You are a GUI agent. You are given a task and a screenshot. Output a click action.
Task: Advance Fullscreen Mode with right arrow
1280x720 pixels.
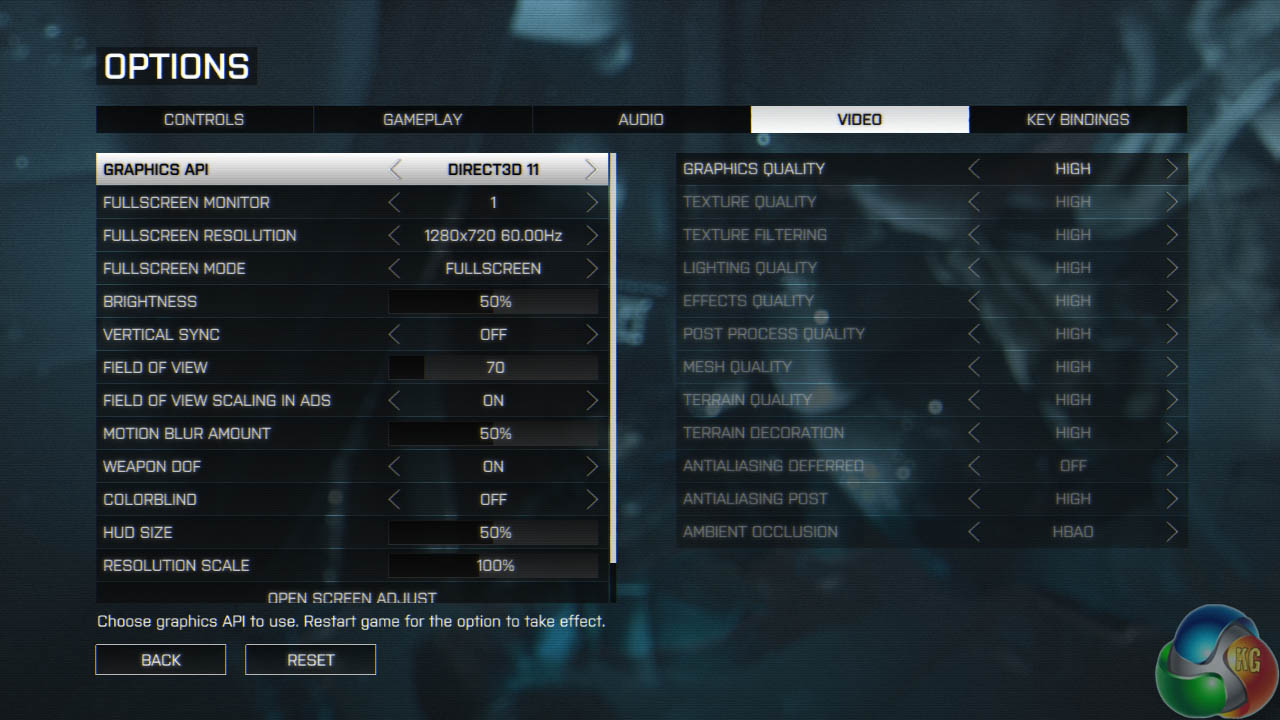click(x=592, y=269)
